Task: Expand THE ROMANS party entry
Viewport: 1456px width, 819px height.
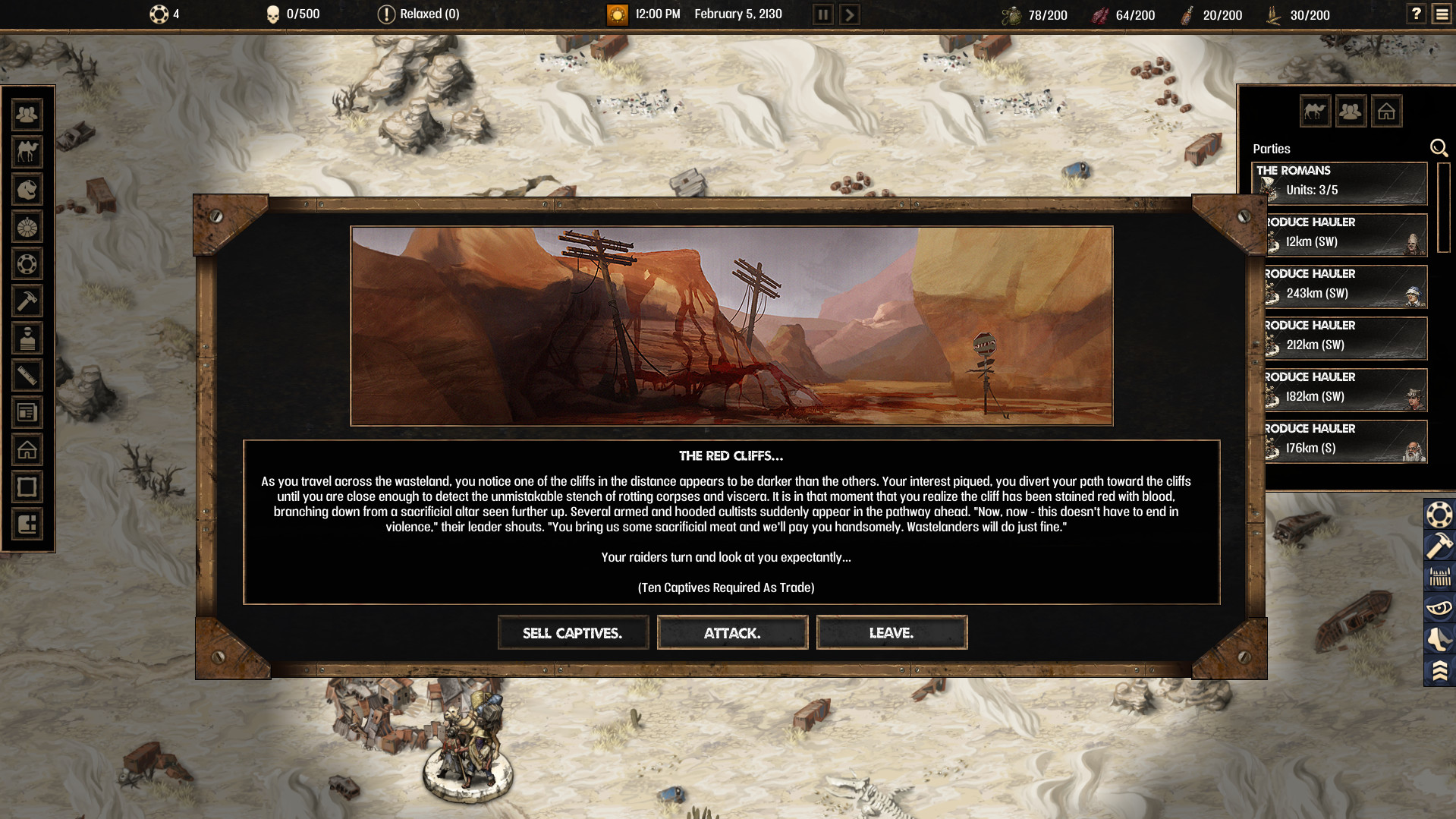Action: 1339,183
